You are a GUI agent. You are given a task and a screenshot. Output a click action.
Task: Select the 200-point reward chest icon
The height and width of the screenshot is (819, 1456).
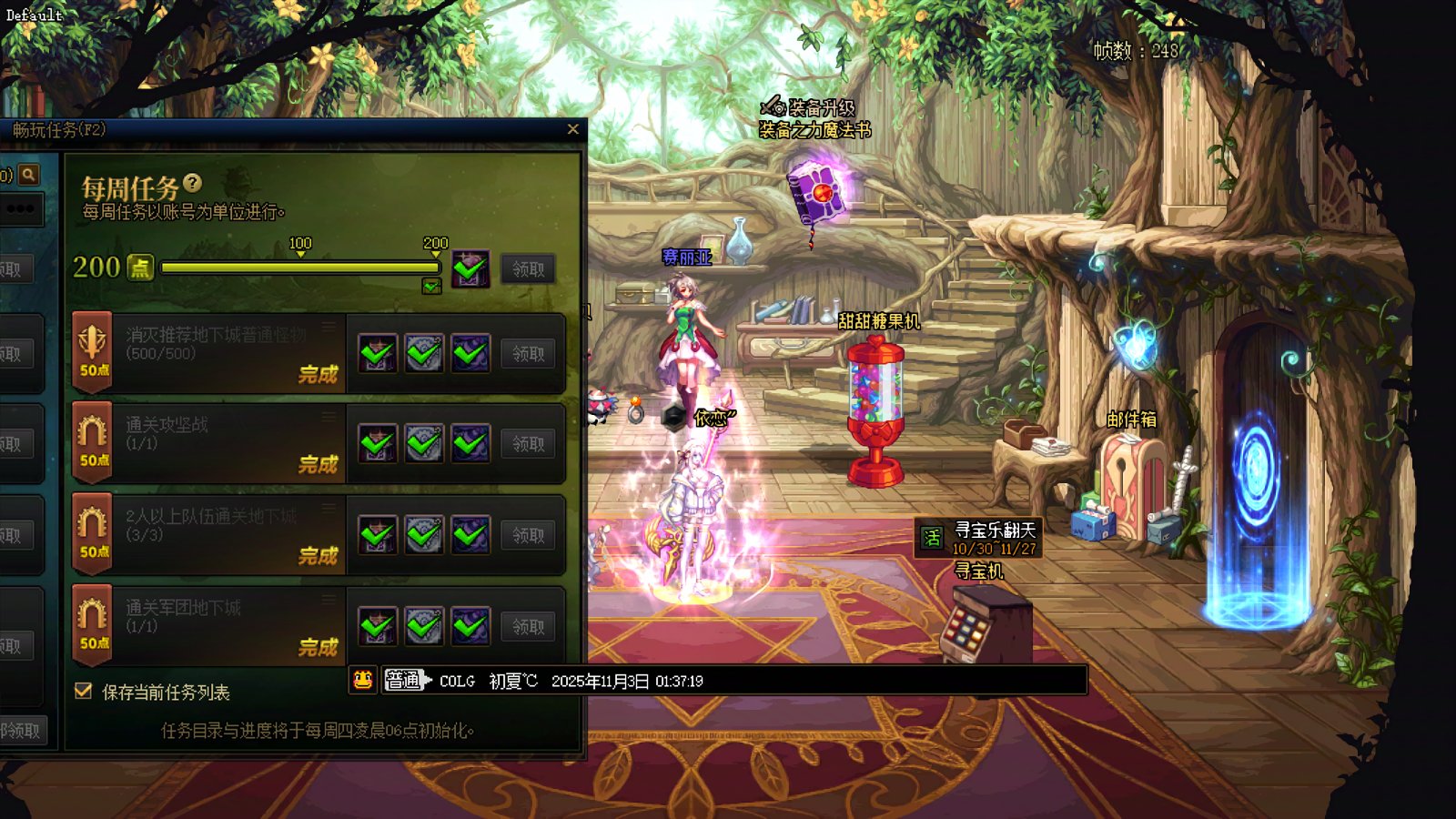coord(470,269)
